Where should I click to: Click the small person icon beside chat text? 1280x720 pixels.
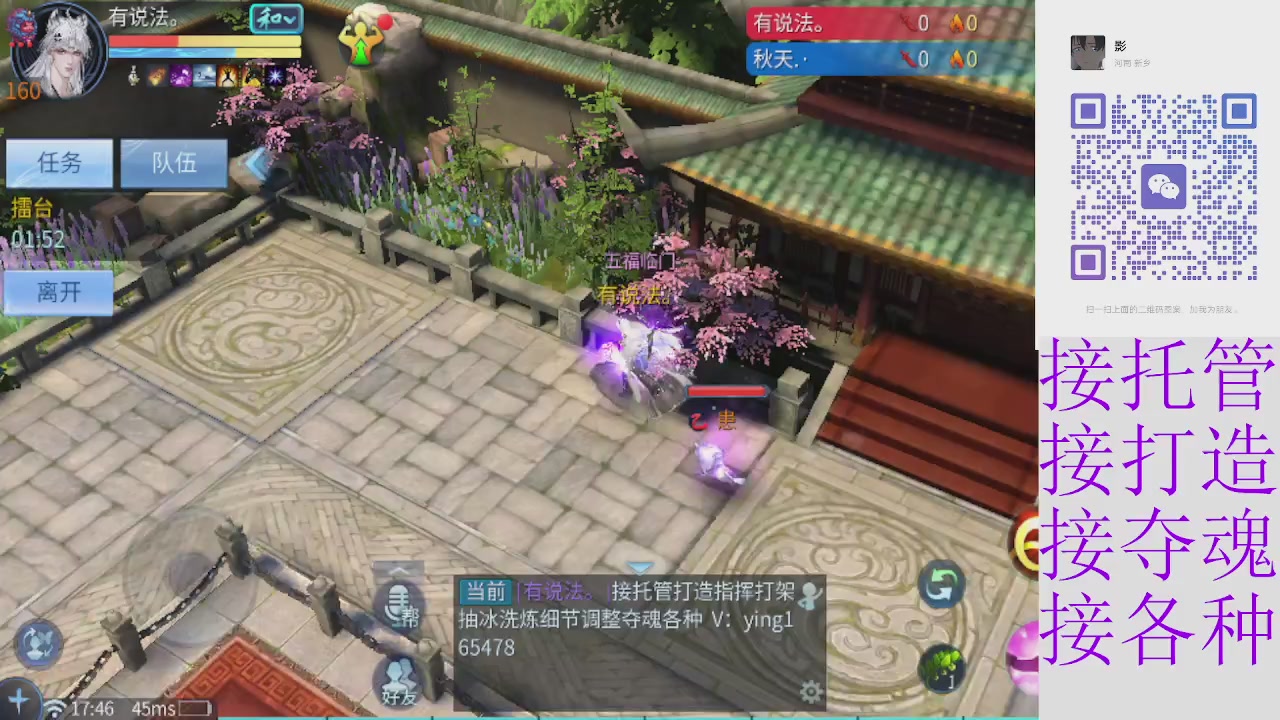pos(811,596)
